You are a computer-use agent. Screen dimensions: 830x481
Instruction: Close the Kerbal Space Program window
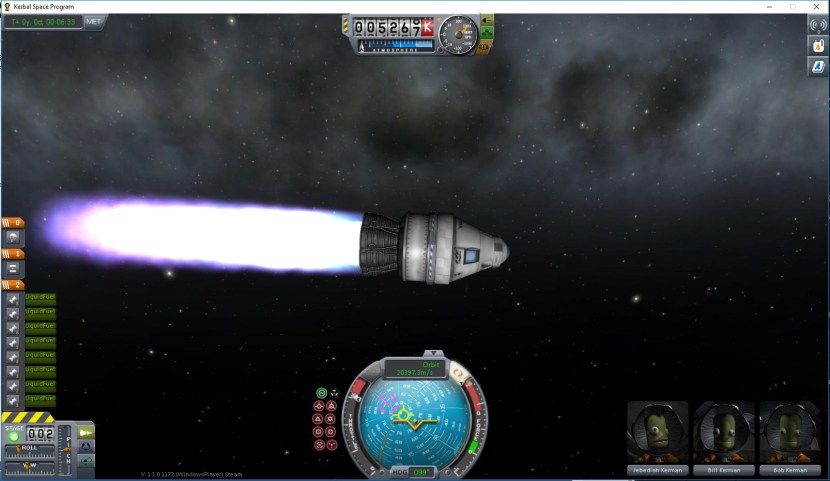(816, 6)
